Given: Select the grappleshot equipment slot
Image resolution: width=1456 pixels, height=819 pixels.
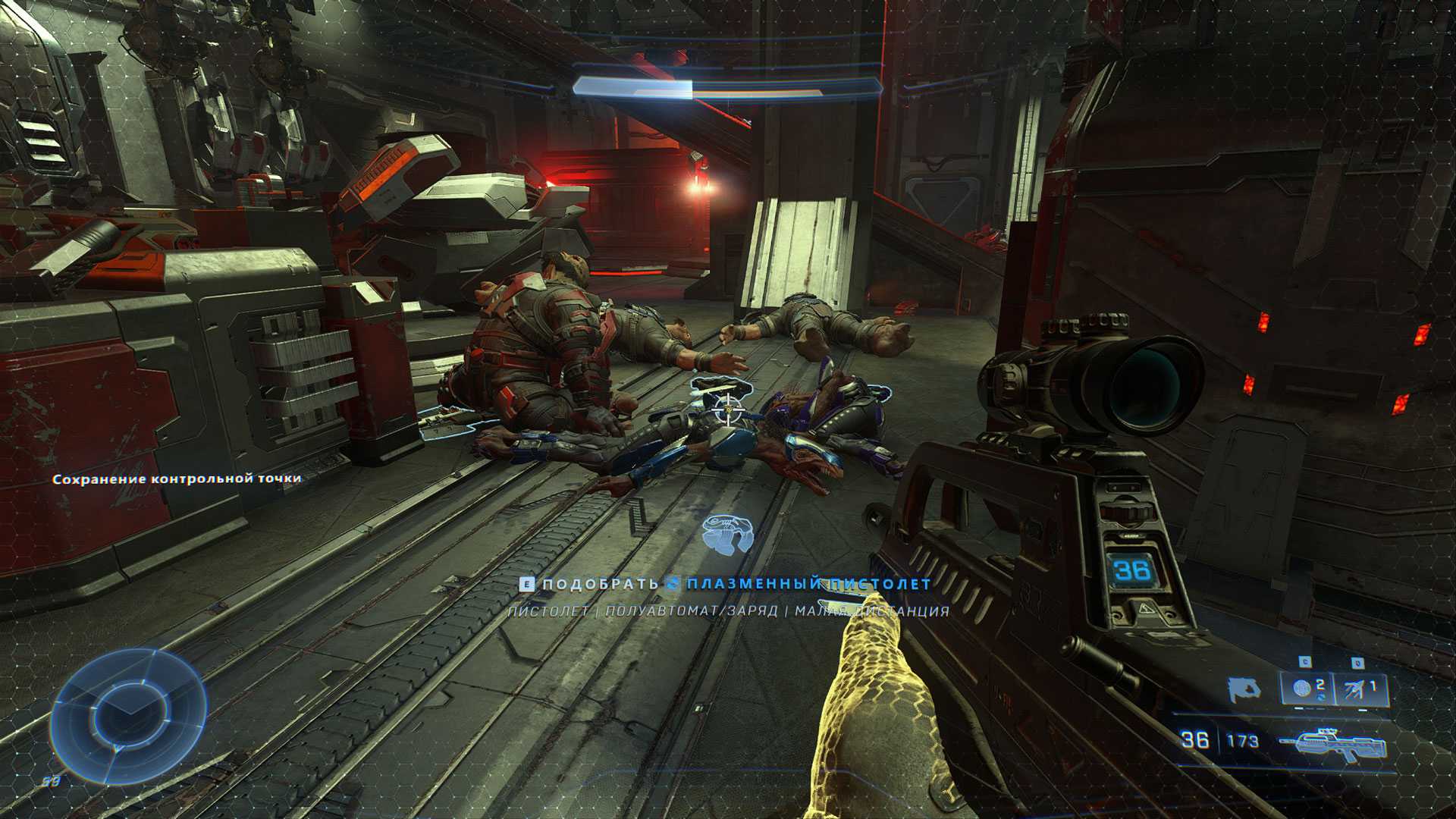Looking at the screenshot, I should (x=1360, y=689).
